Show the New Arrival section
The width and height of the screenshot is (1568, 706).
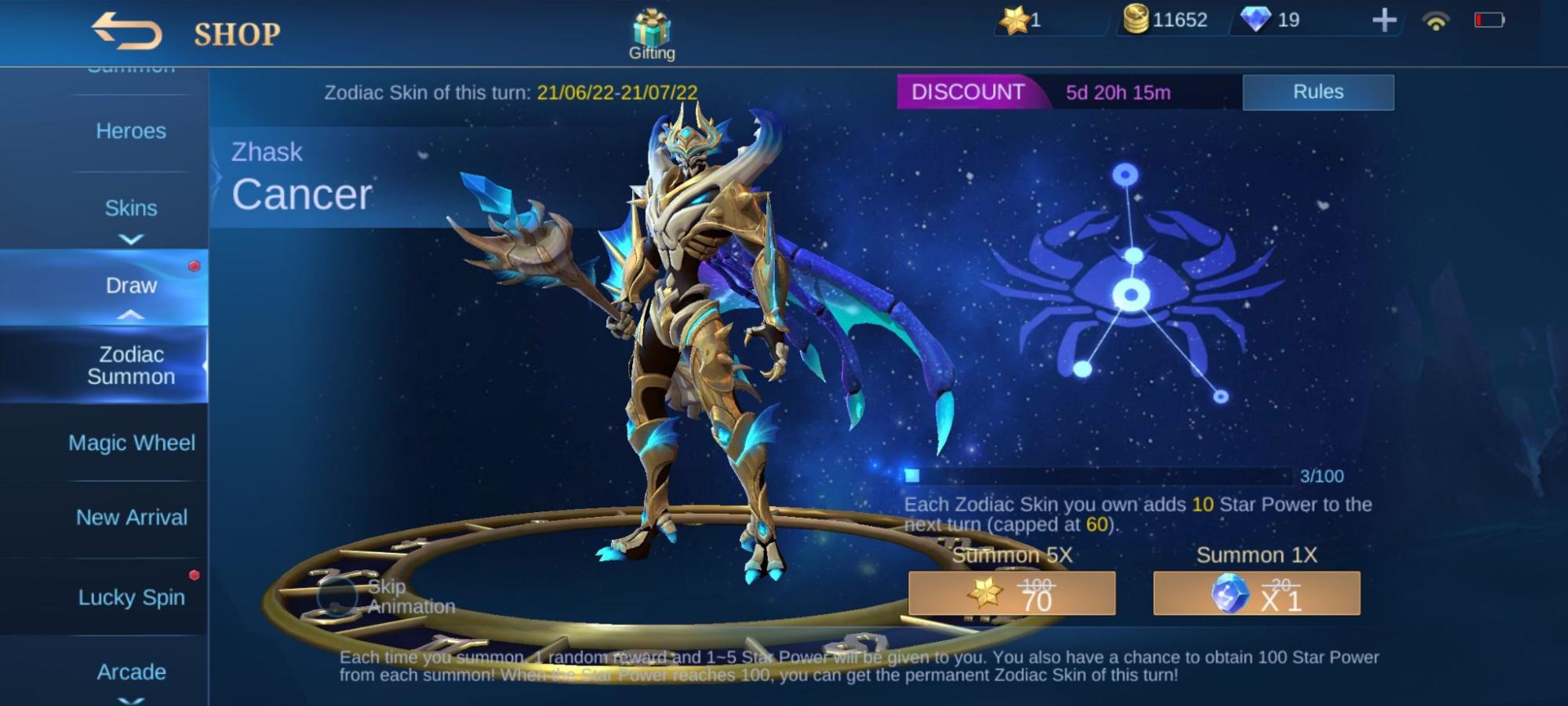pos(131,518)
